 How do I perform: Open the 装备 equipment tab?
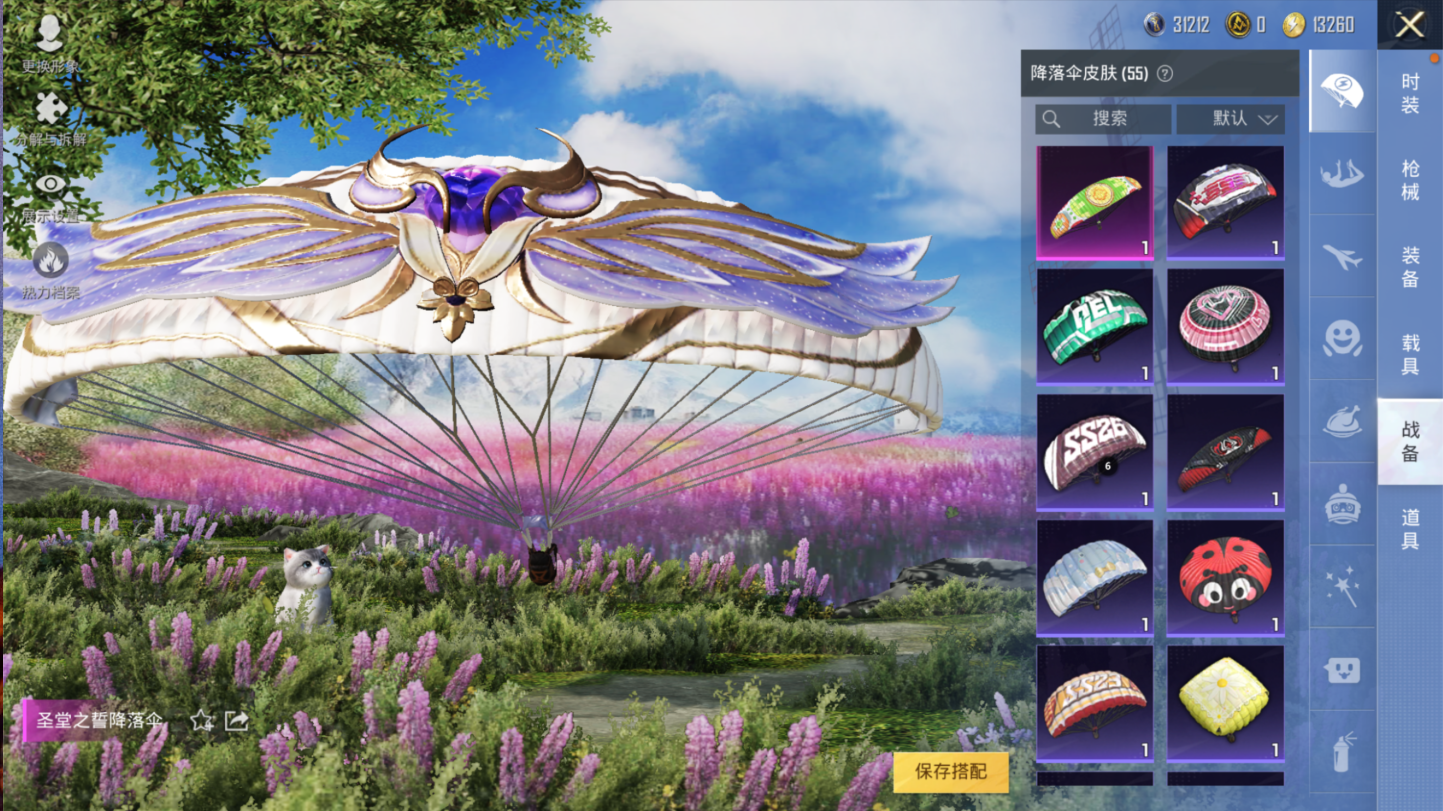click(1410, 267)
